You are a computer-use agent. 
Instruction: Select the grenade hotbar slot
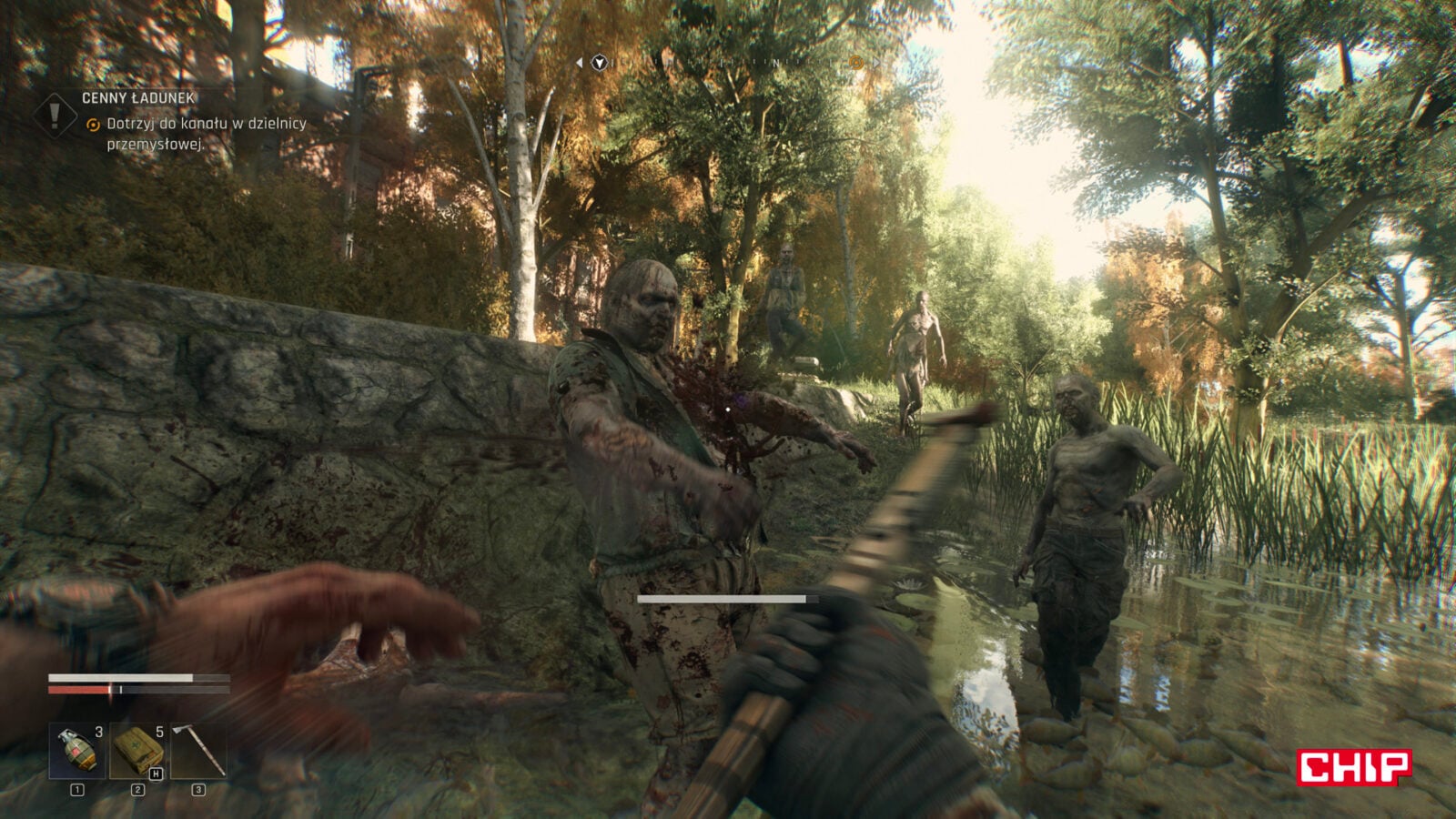(x=76, y=751)
